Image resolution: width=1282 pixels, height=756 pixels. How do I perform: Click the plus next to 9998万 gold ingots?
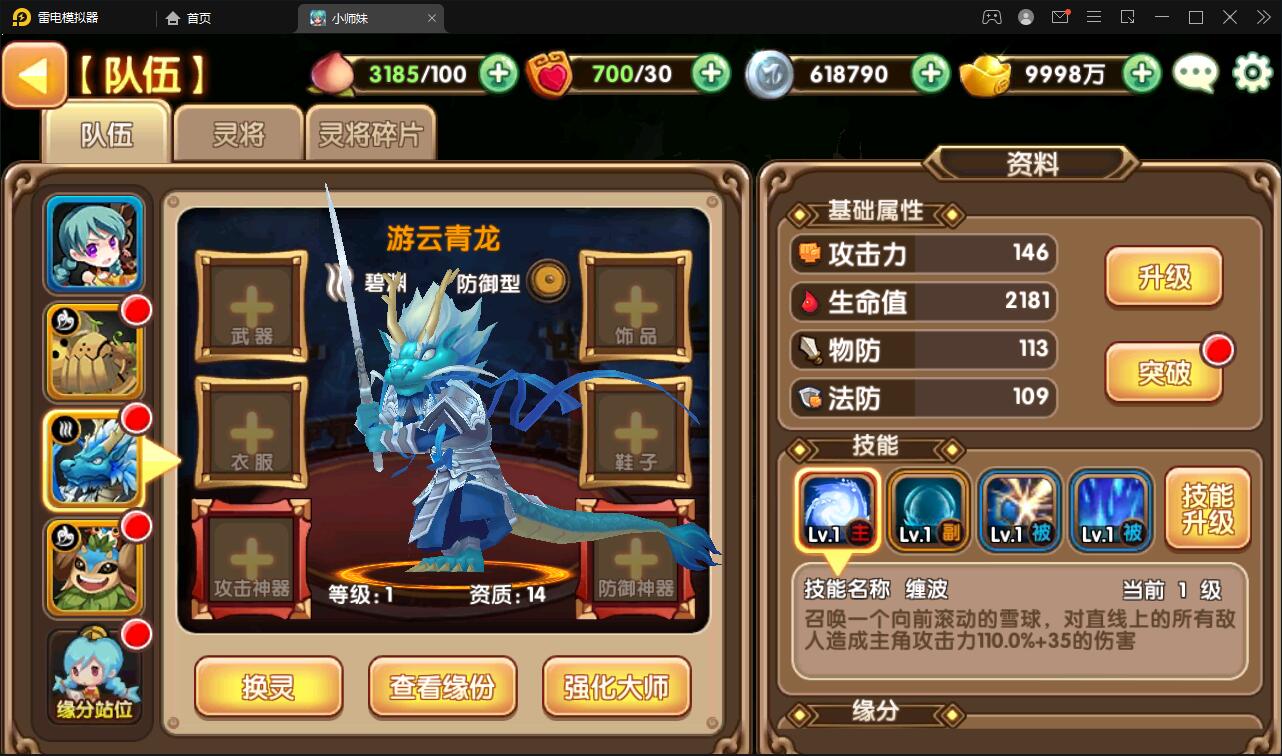click(x=1140, y=74)
